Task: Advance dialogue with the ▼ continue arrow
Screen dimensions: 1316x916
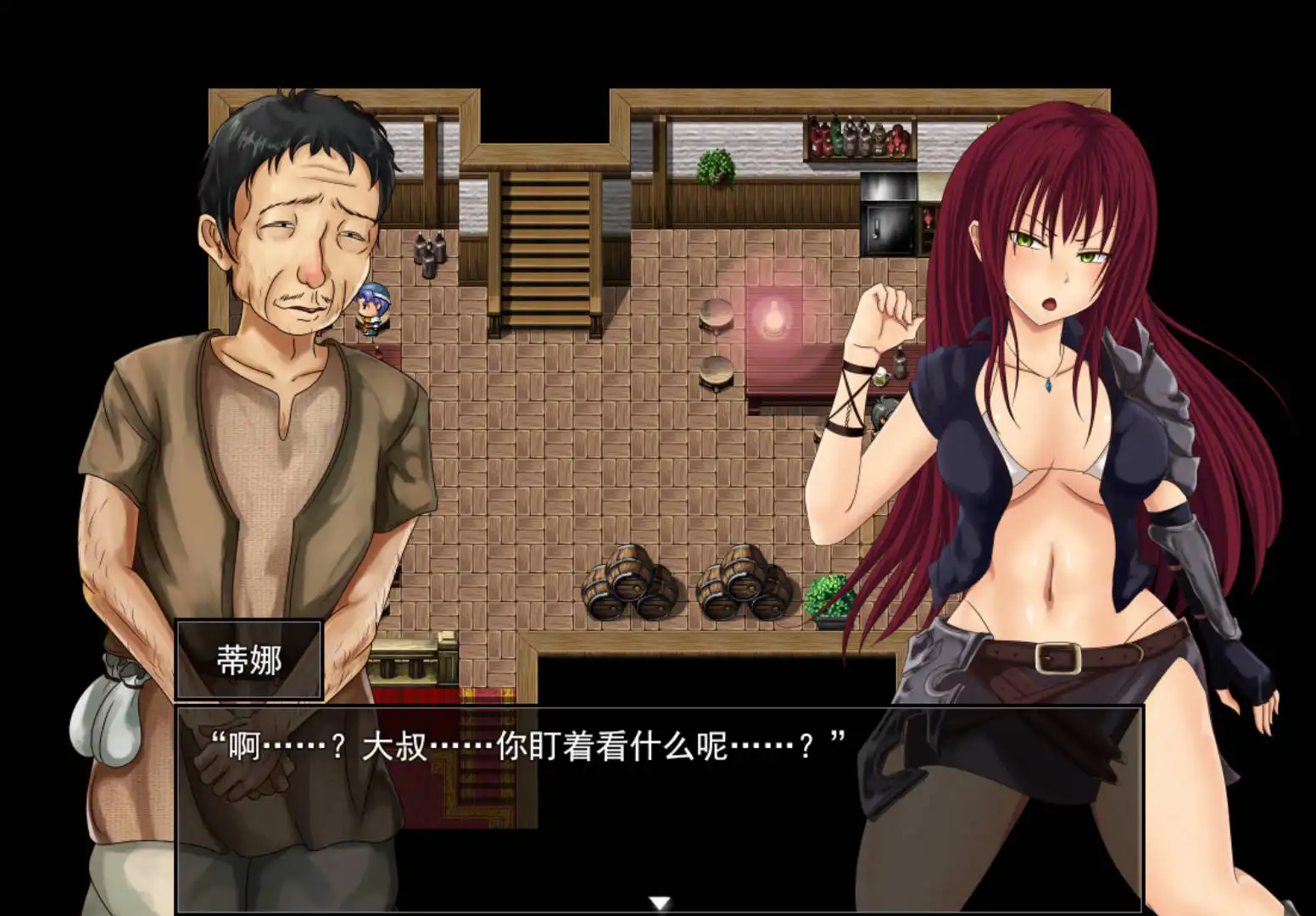Action: tap(658, 902)
